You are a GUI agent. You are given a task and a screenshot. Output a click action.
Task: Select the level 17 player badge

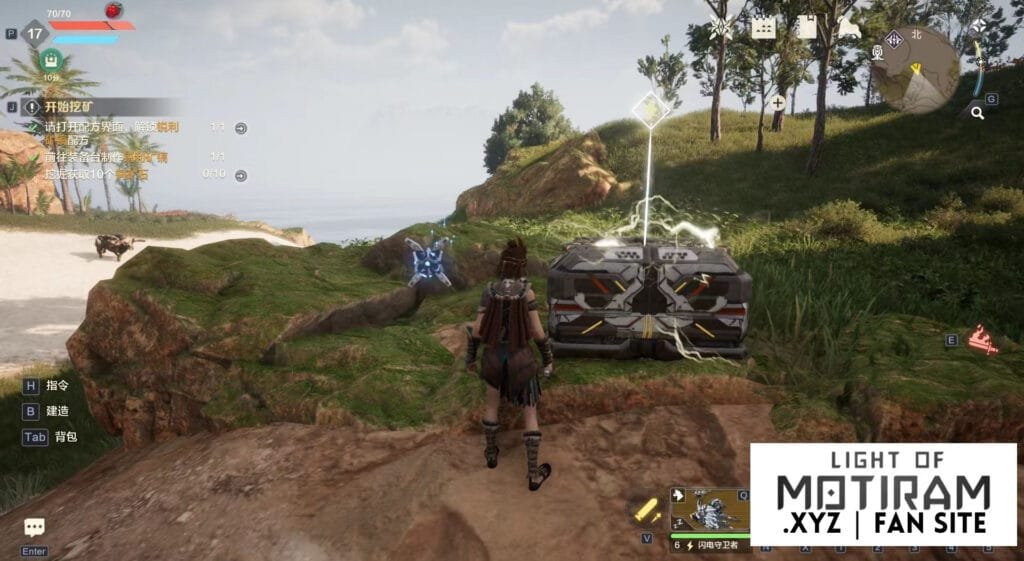pyautogui.click(x=36, y=33)
